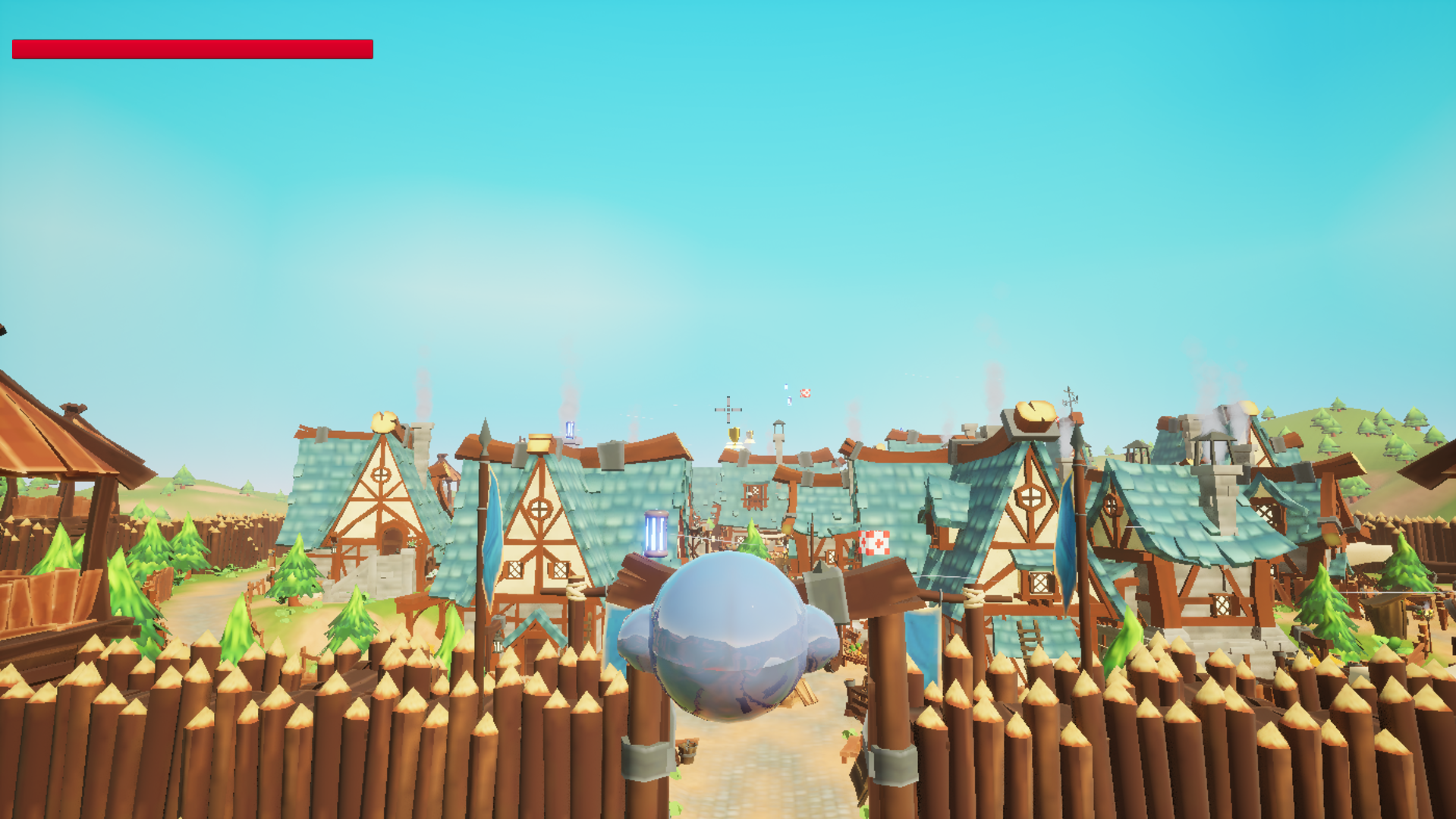
Task: Select the silver trophy beside the golden one
Action: pyautogui.click(x=750, y=437)
